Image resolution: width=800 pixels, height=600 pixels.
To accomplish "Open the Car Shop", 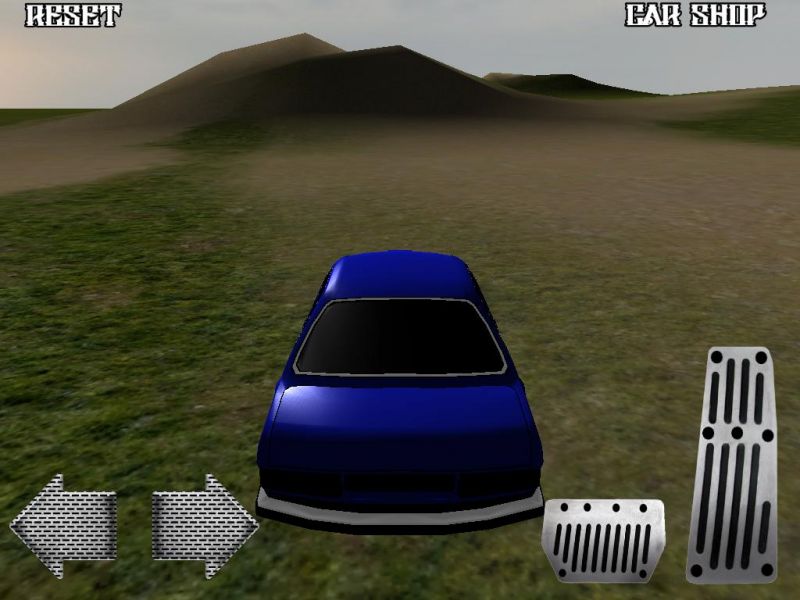I will [696, 16].
